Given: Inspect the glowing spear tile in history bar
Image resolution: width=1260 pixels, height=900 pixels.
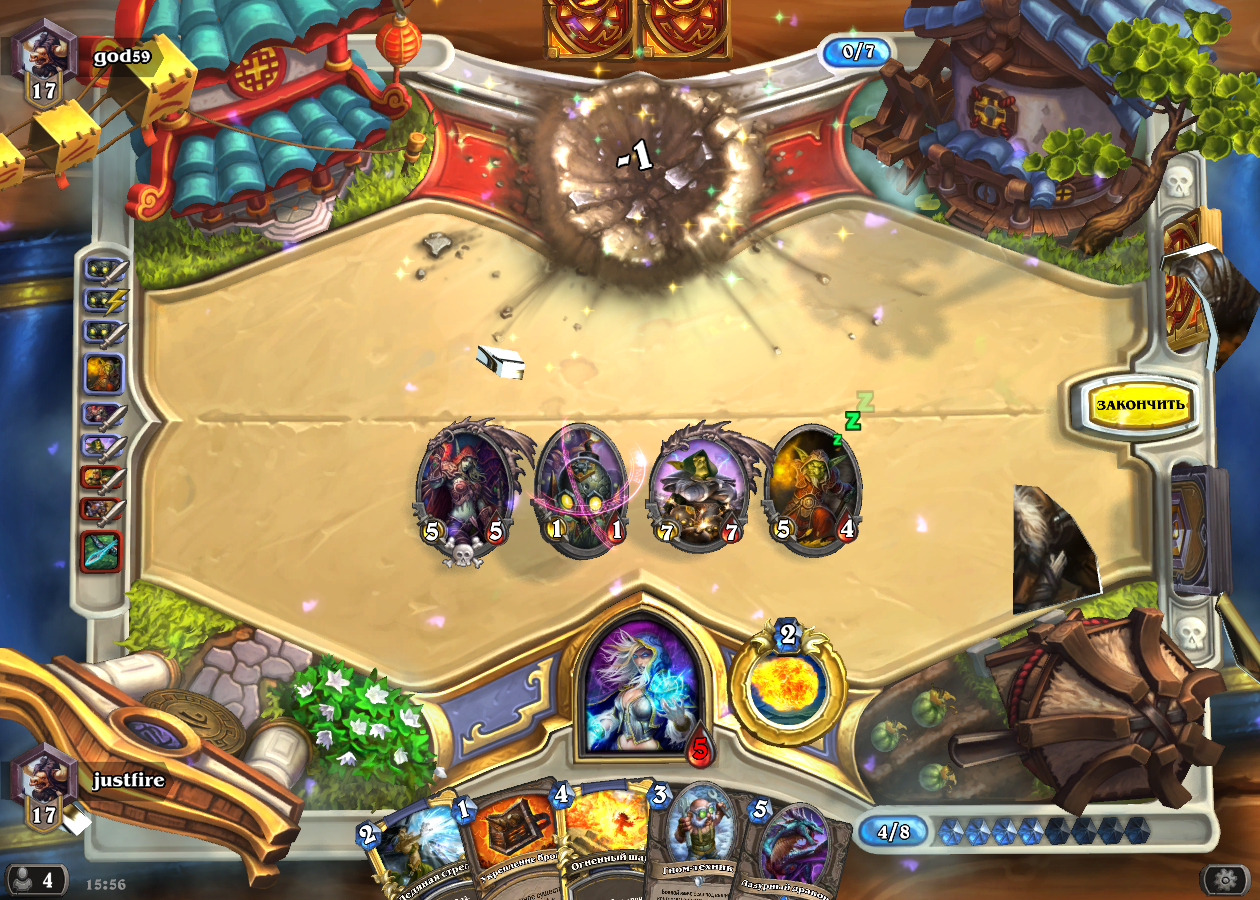Looking at the screenshot, I should pyautogui.click(x=101, y=552).
